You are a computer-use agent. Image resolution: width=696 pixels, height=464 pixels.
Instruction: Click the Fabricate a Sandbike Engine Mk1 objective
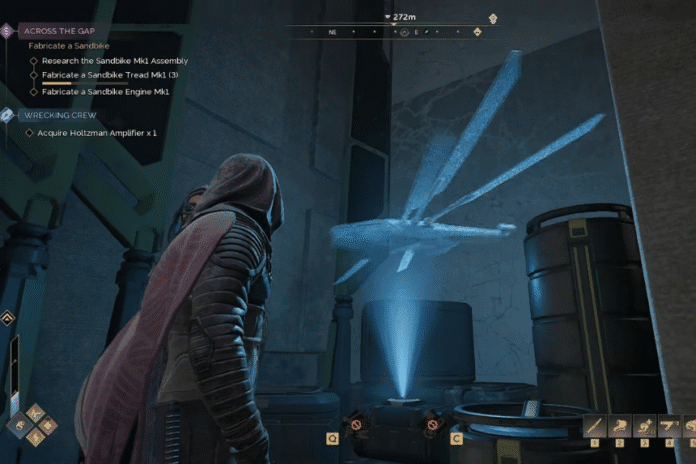(105, 91)
